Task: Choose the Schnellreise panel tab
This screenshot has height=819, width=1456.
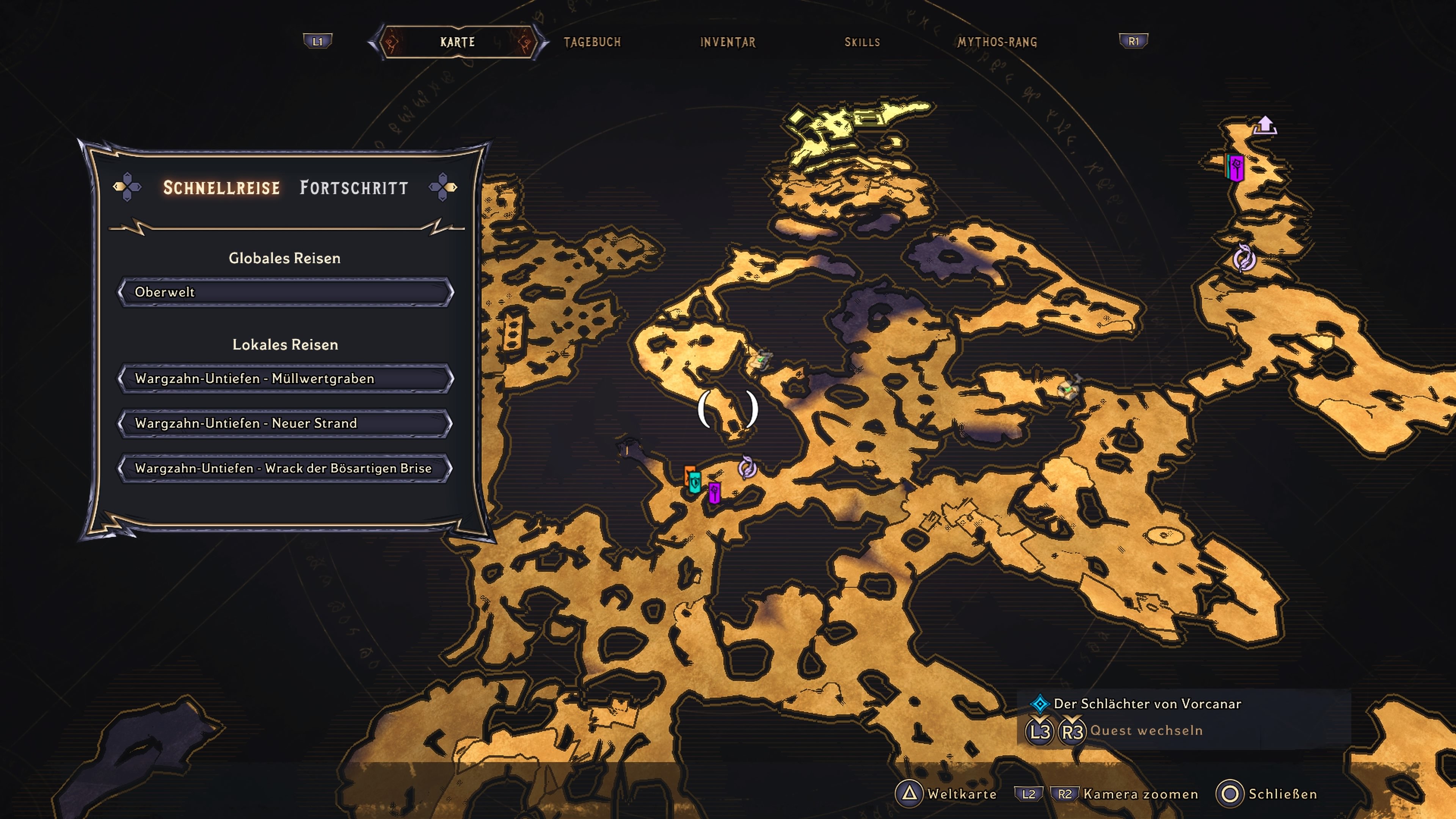Action: pyautogui.click(x=221, y=188)
